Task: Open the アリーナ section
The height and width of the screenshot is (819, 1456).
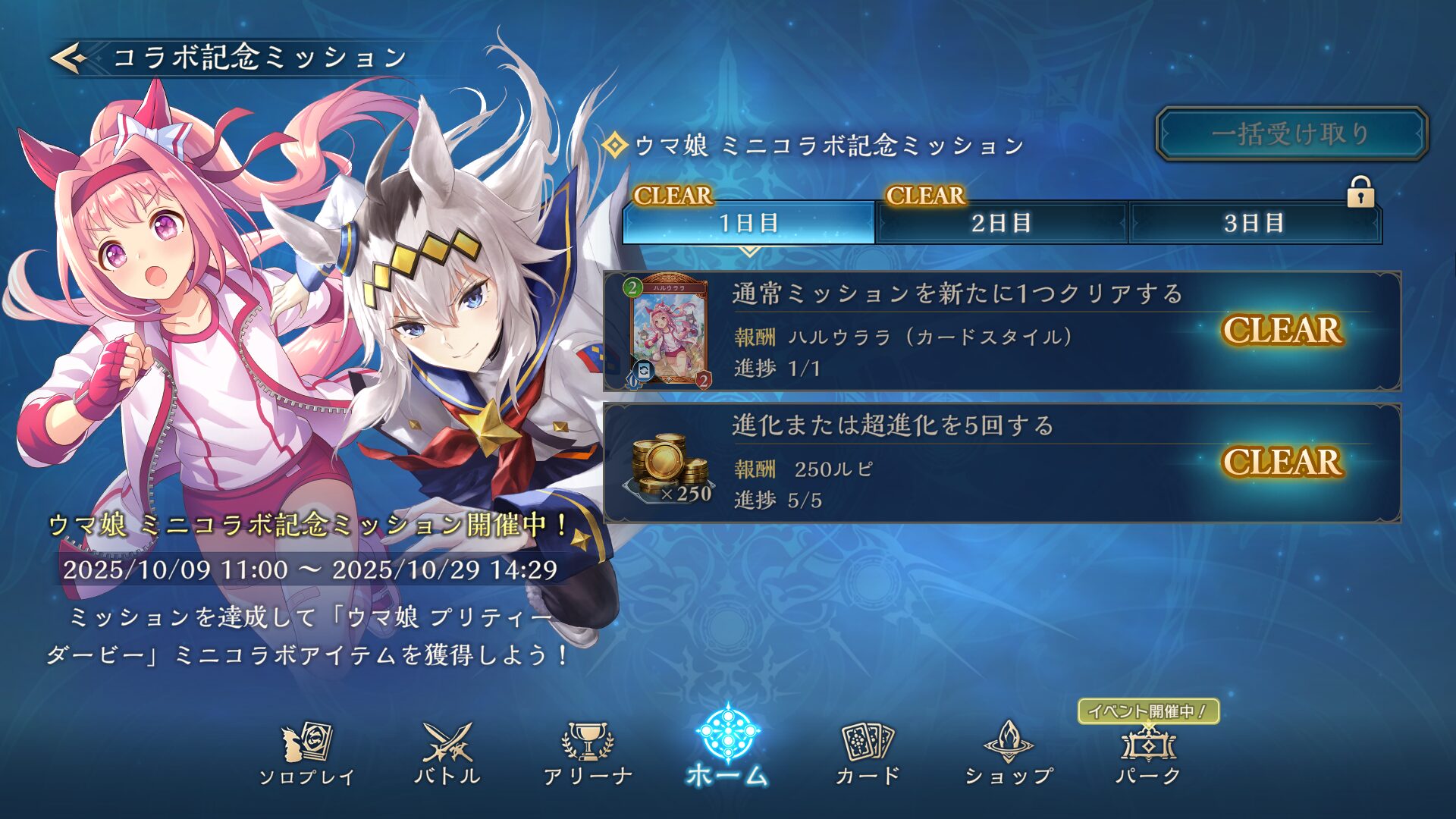Action: tap(588, 753)
